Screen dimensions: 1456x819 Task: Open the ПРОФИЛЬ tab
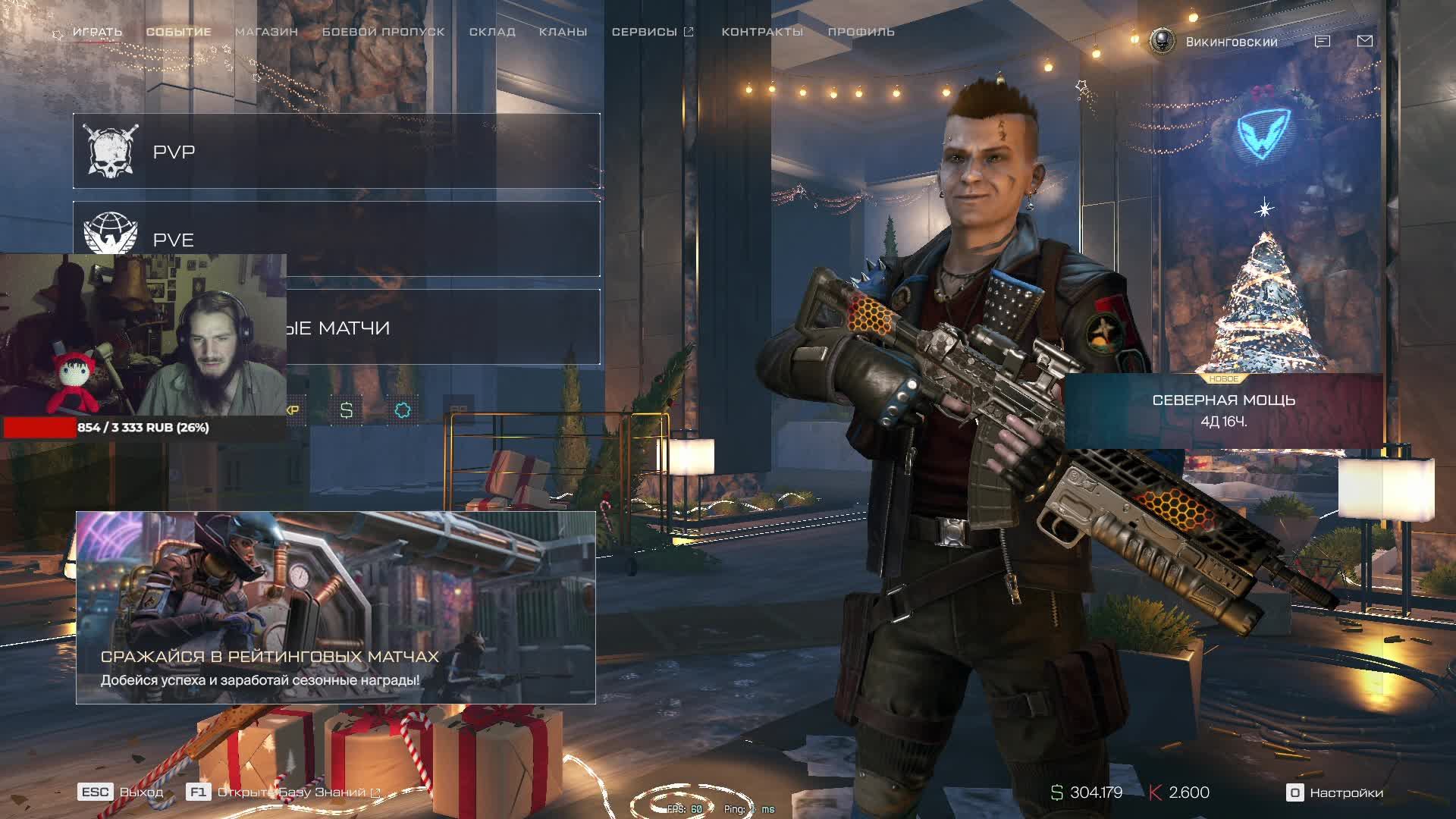click(x=861, y=32)
